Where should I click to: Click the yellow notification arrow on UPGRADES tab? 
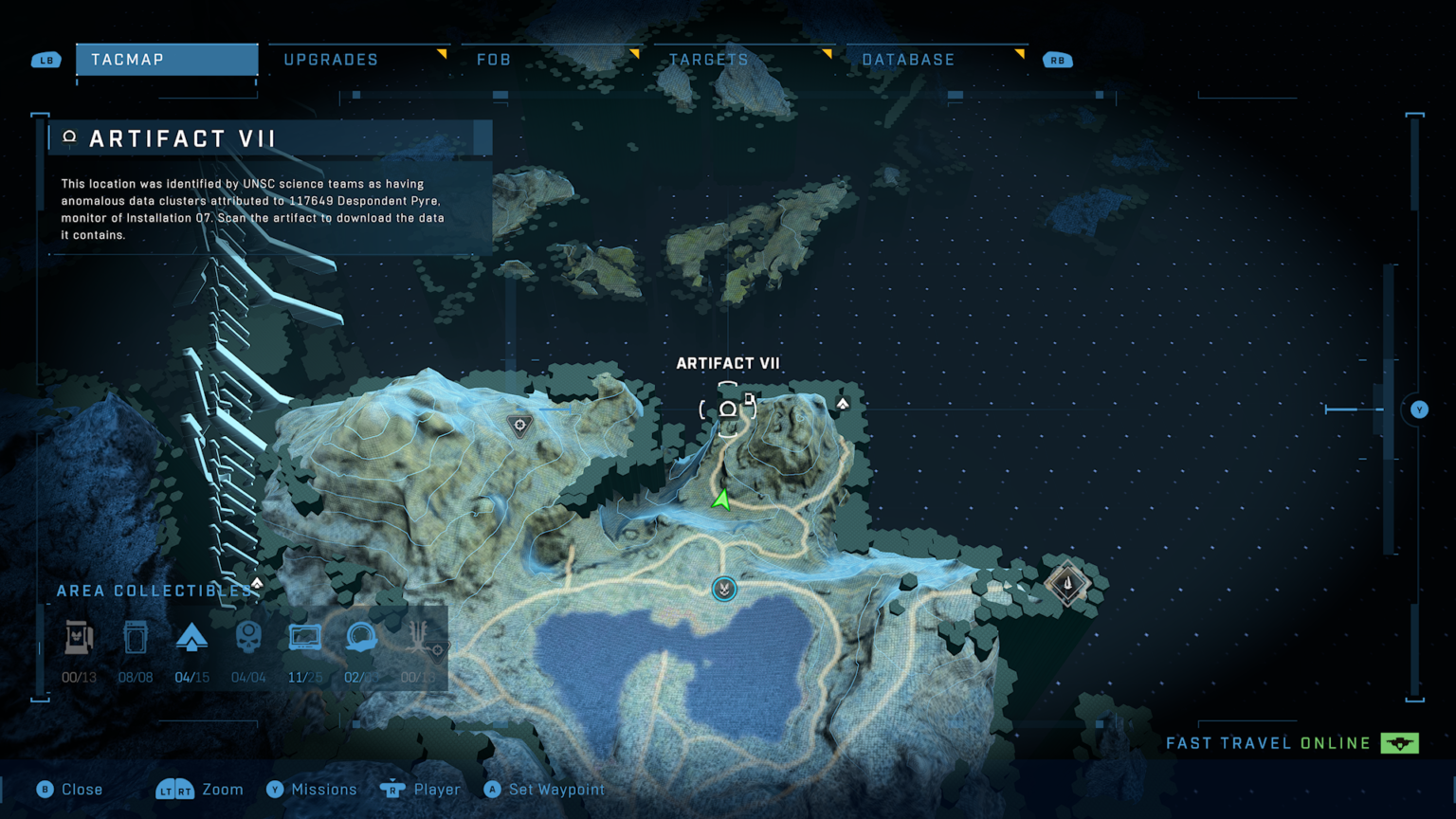point(444,52)
